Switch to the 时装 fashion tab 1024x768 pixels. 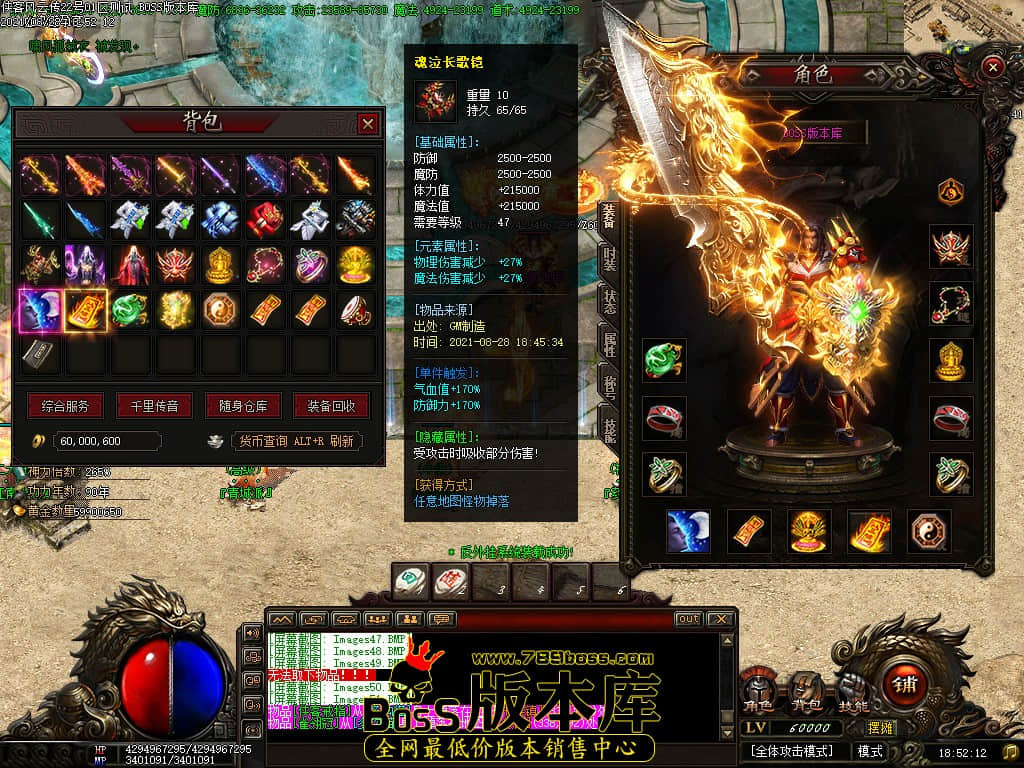pos(608,258)
